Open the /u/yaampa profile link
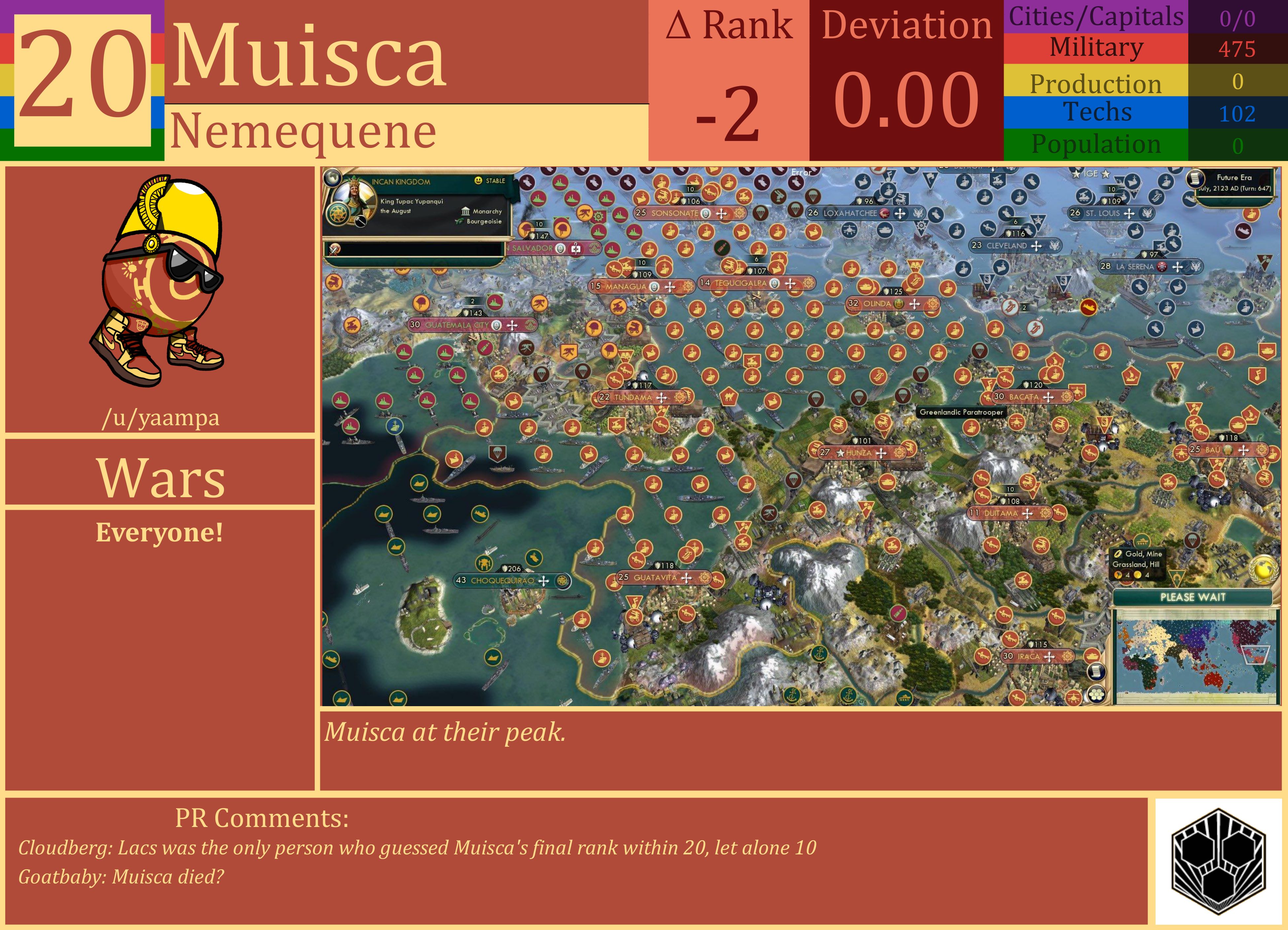Viewport: 1288px width, 930px height. click(161, 419)
